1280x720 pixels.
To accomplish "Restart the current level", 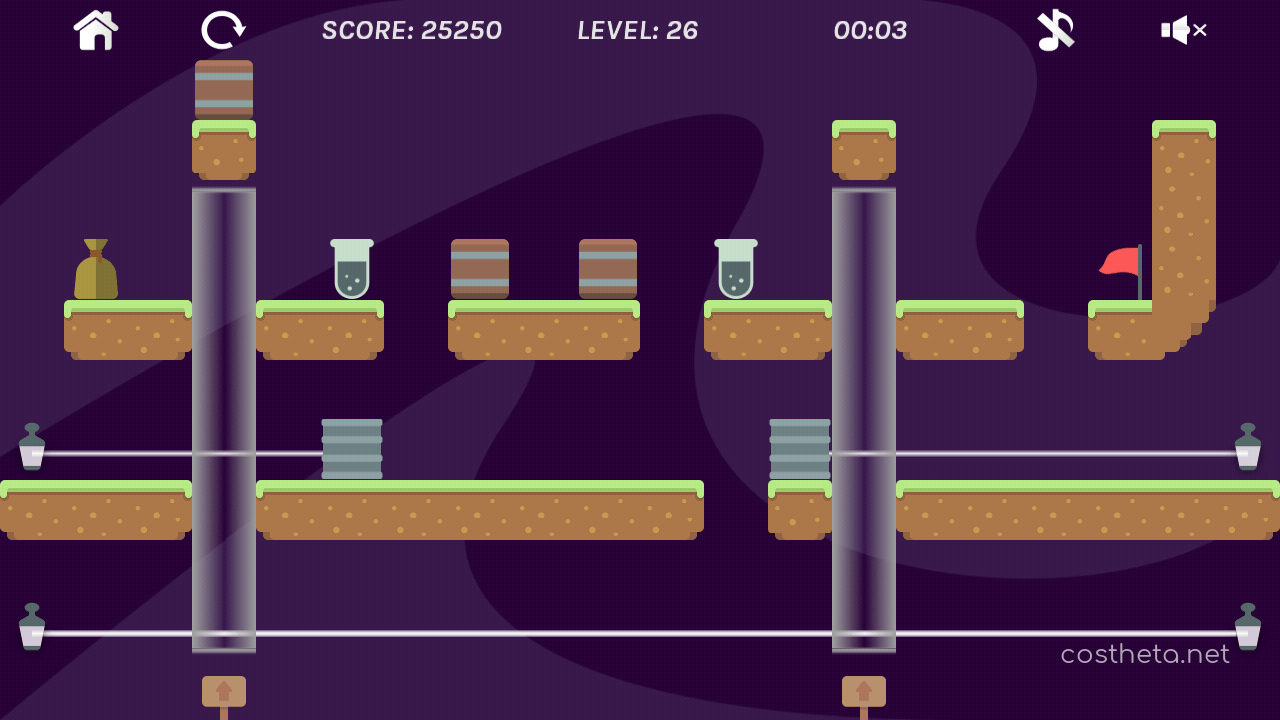I will [x=222, y=30].
